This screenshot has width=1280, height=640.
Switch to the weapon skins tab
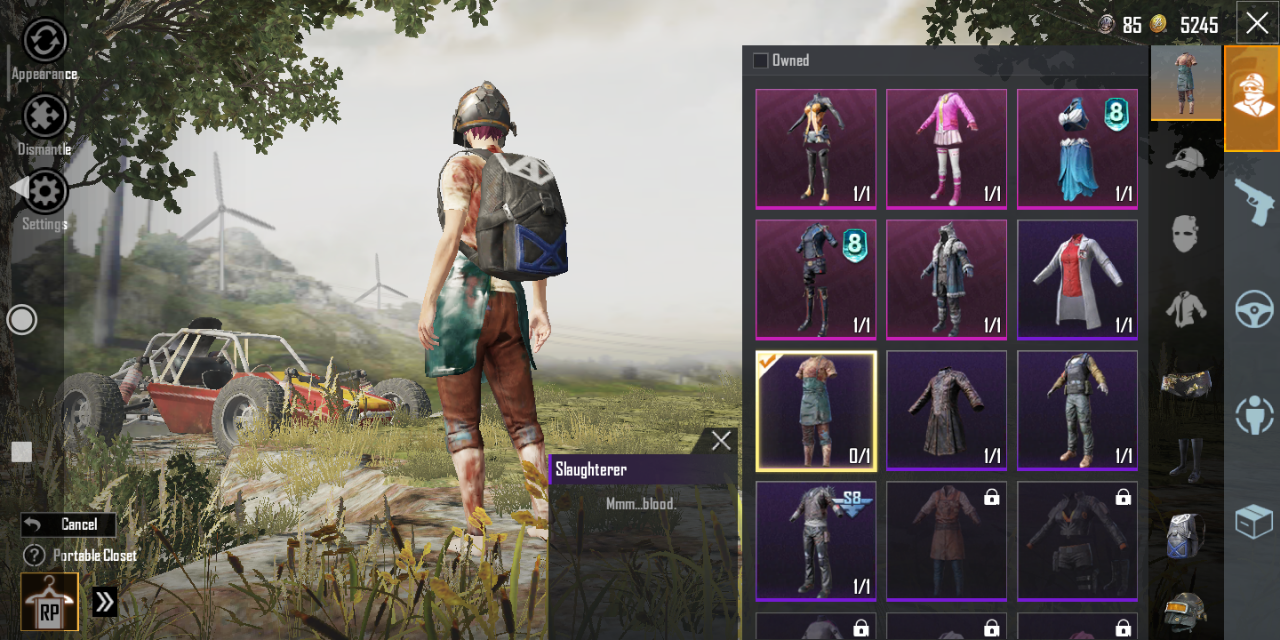1253,200
